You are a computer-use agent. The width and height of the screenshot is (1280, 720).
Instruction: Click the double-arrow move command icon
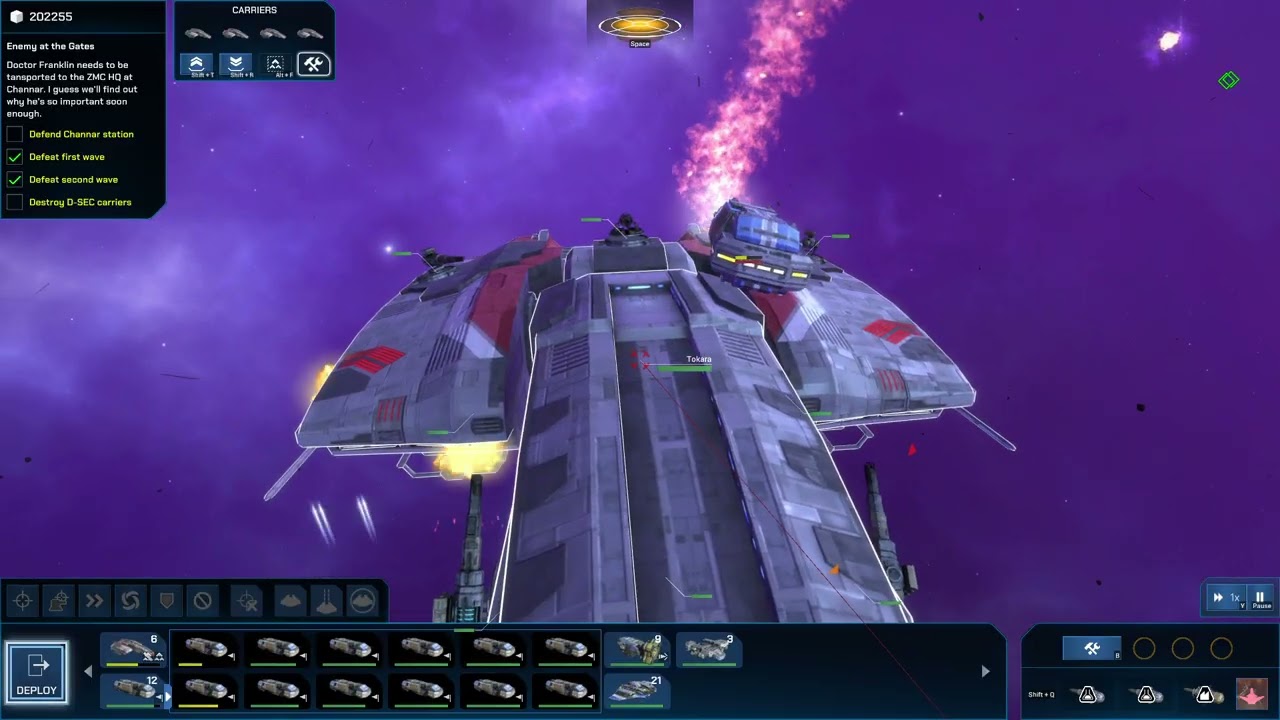(94, 601)
